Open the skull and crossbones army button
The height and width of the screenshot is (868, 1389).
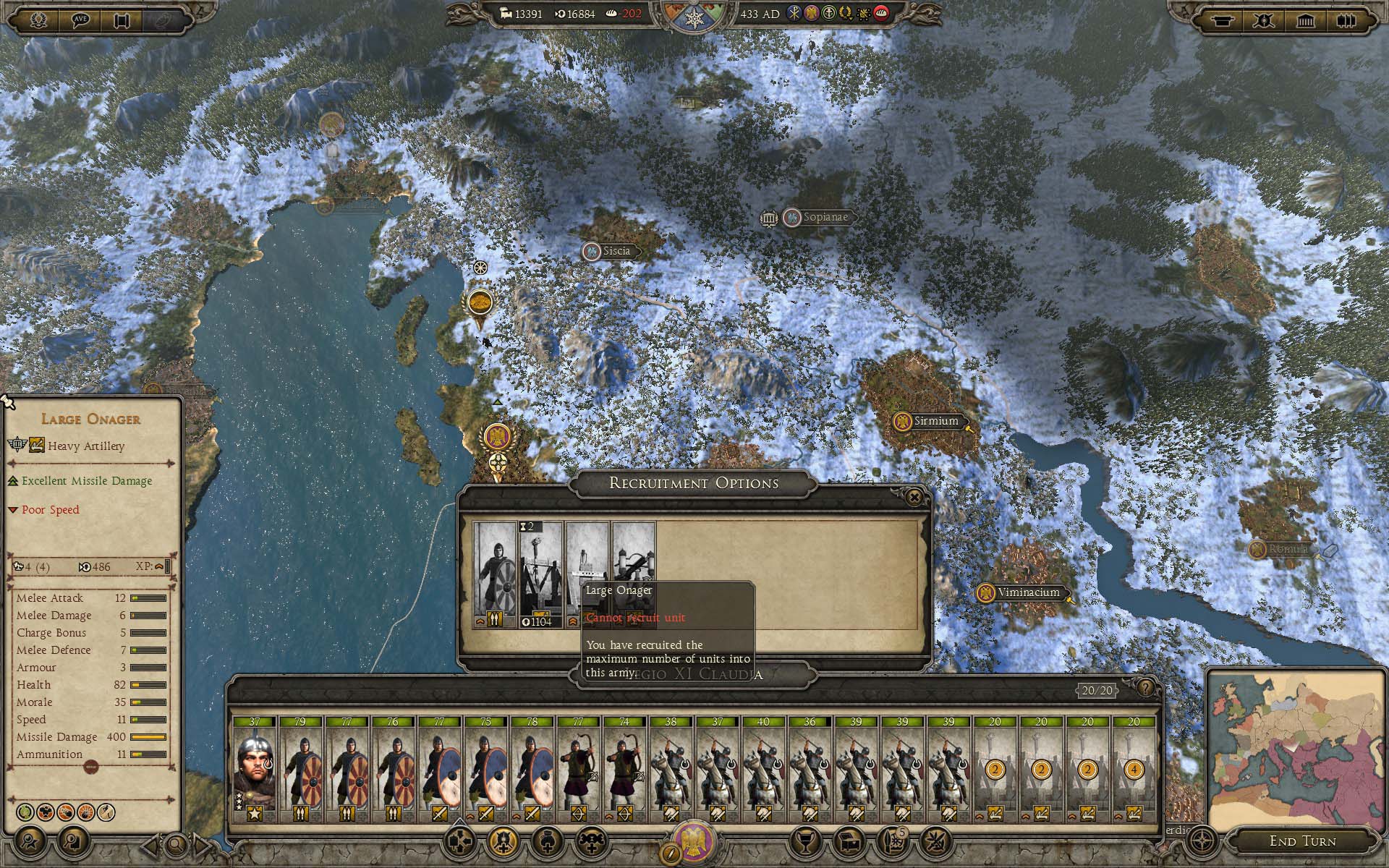[x=591, y=841]
